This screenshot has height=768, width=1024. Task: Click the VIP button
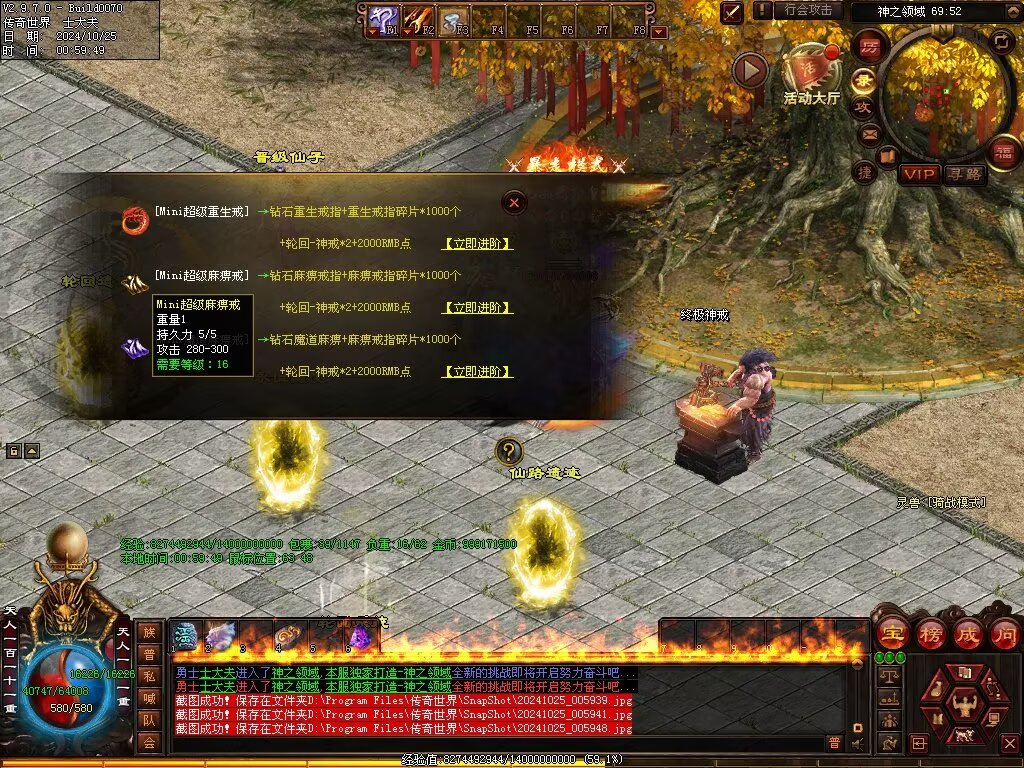[919, 174]
